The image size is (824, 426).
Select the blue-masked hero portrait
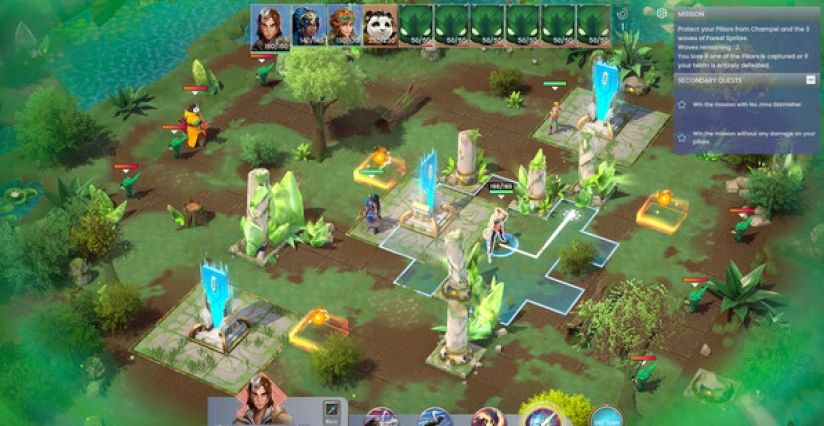306,26
